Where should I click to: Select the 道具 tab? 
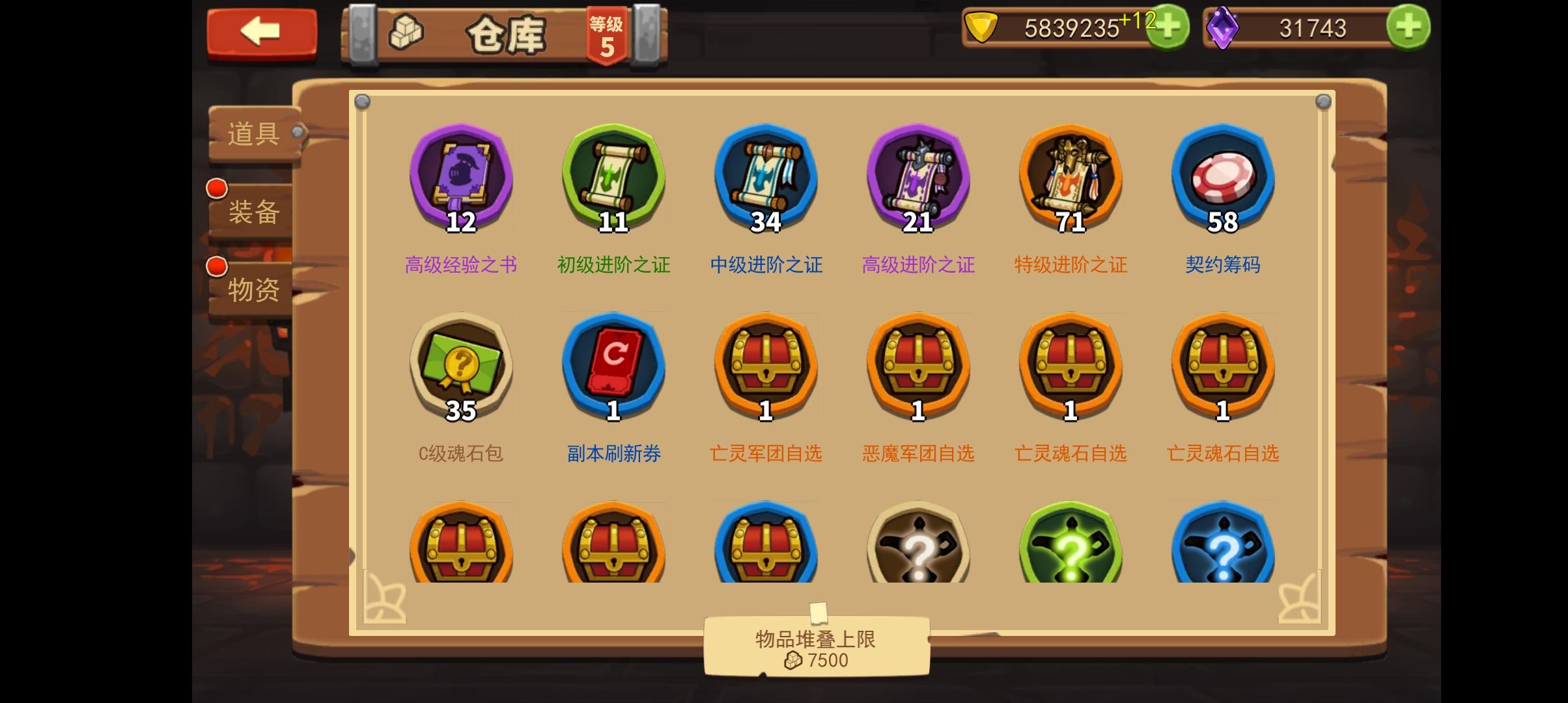point(253,135)
